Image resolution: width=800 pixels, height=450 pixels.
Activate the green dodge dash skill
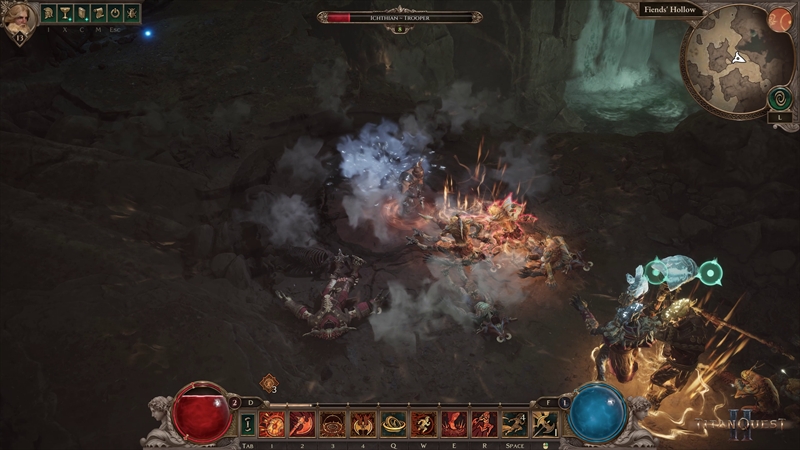[514, 424]
